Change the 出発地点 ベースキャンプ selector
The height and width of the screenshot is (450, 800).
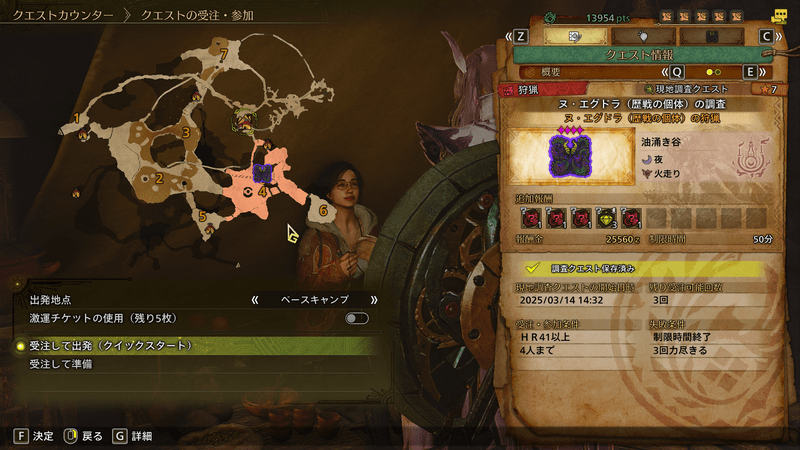point(314,299)
